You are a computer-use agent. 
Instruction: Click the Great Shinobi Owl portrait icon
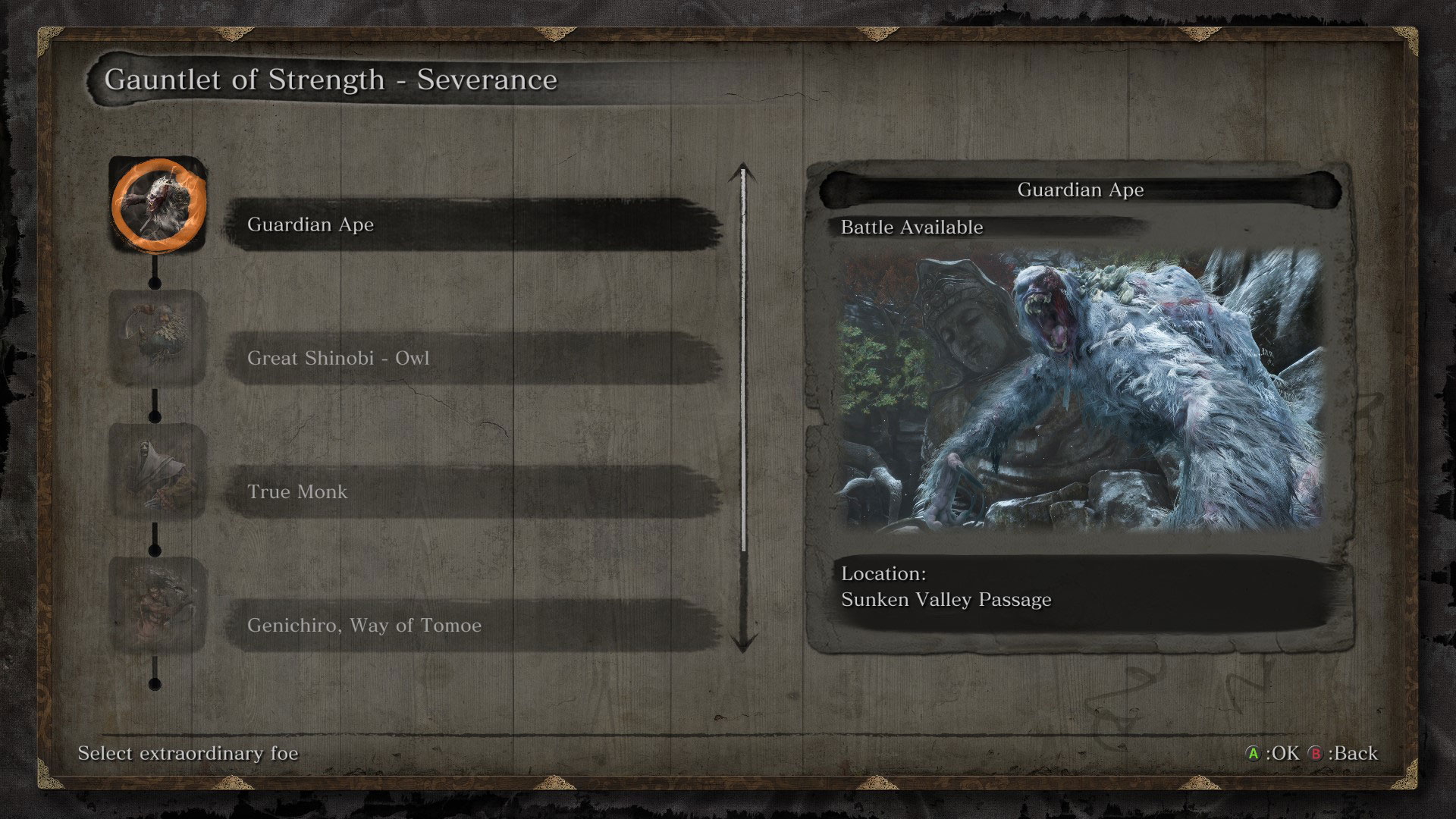158,337
